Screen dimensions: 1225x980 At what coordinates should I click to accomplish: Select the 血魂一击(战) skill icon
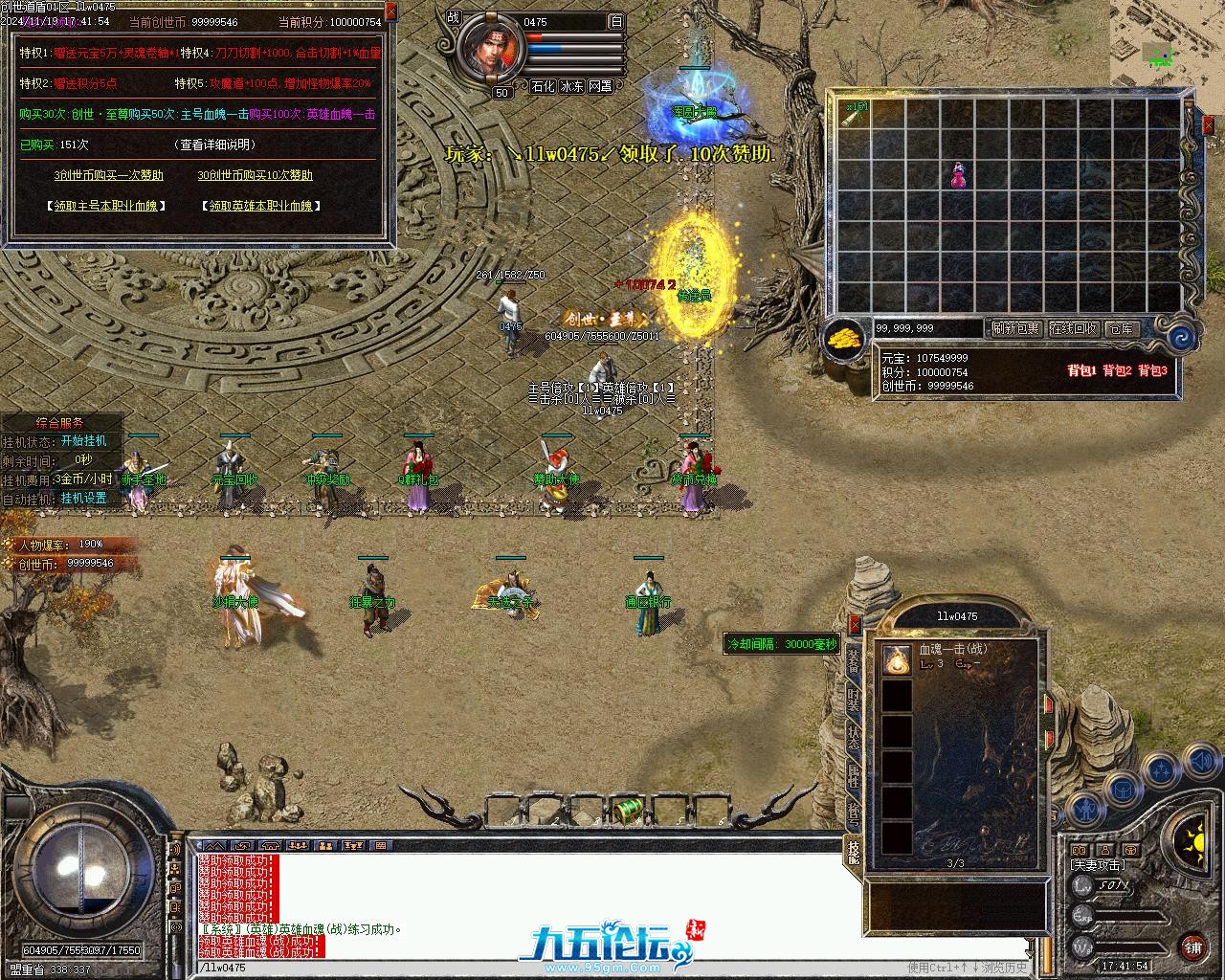[897, 657]
